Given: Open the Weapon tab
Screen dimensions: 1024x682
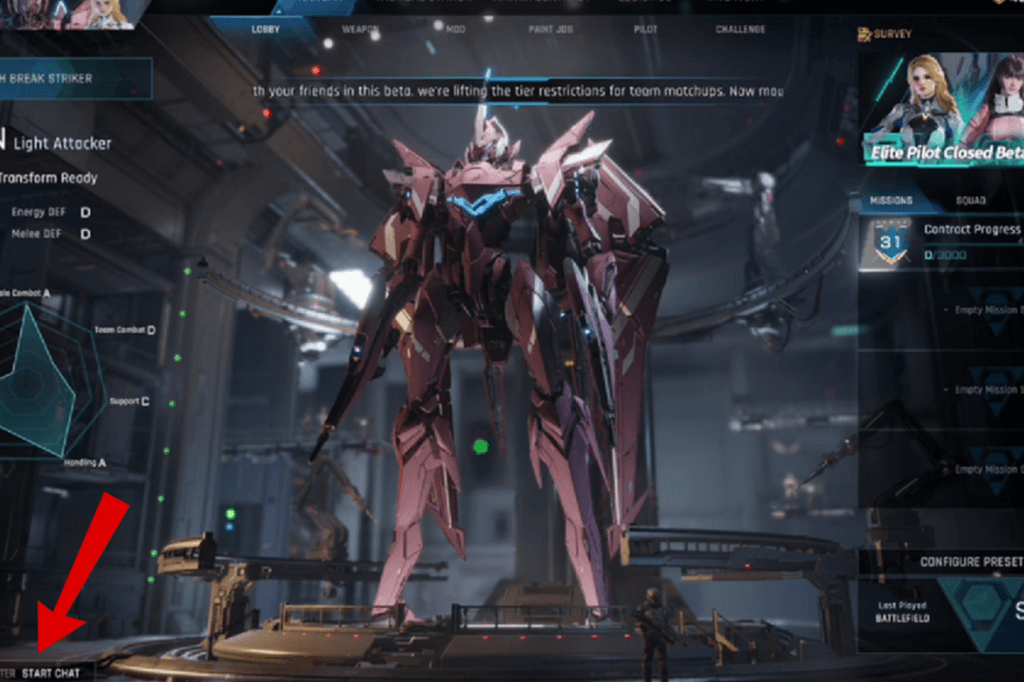Looking at the screenshot, I should click(x=360, y=30).
